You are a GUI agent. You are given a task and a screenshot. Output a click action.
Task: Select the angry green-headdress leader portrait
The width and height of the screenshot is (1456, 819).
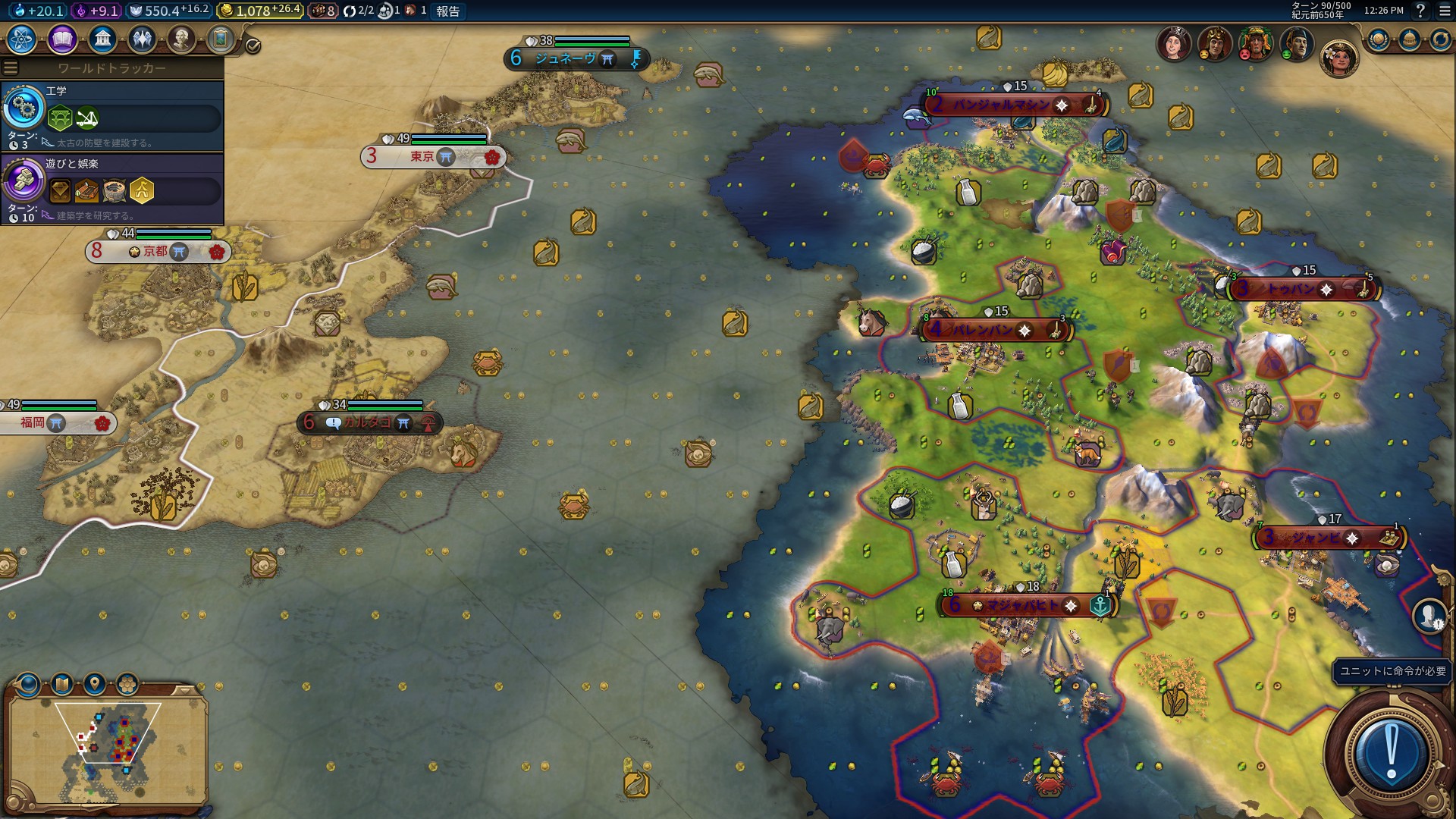point(1255,44)
